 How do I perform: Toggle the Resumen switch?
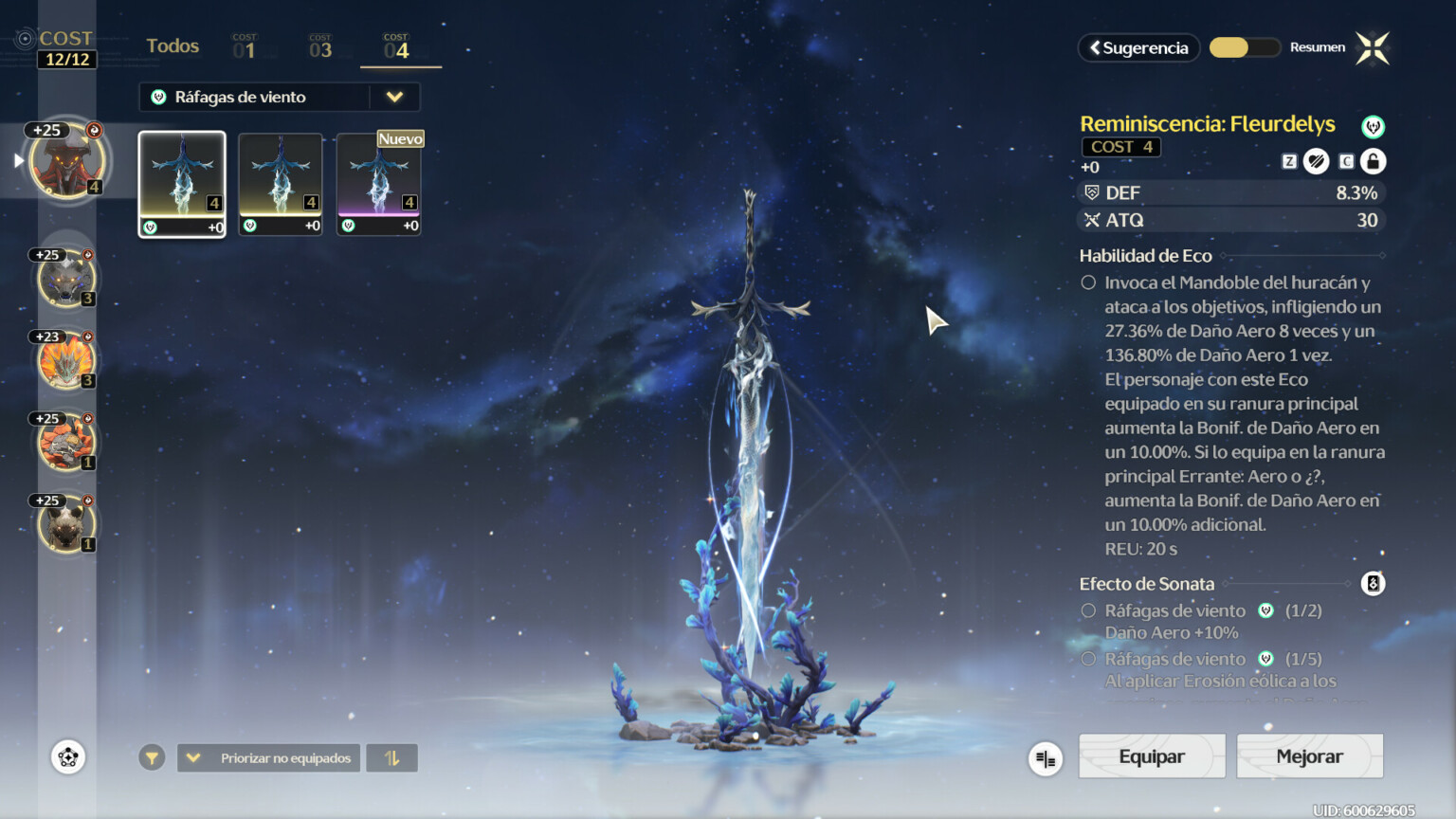(1245, 46)
